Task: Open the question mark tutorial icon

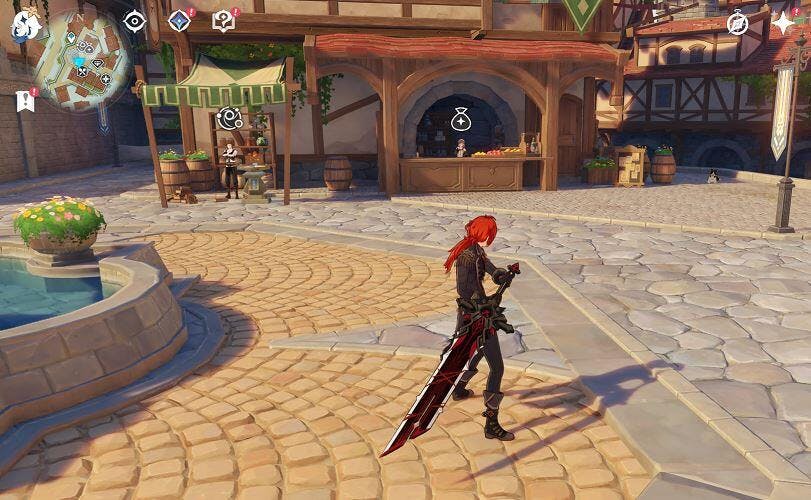Action: pos(224,20)
